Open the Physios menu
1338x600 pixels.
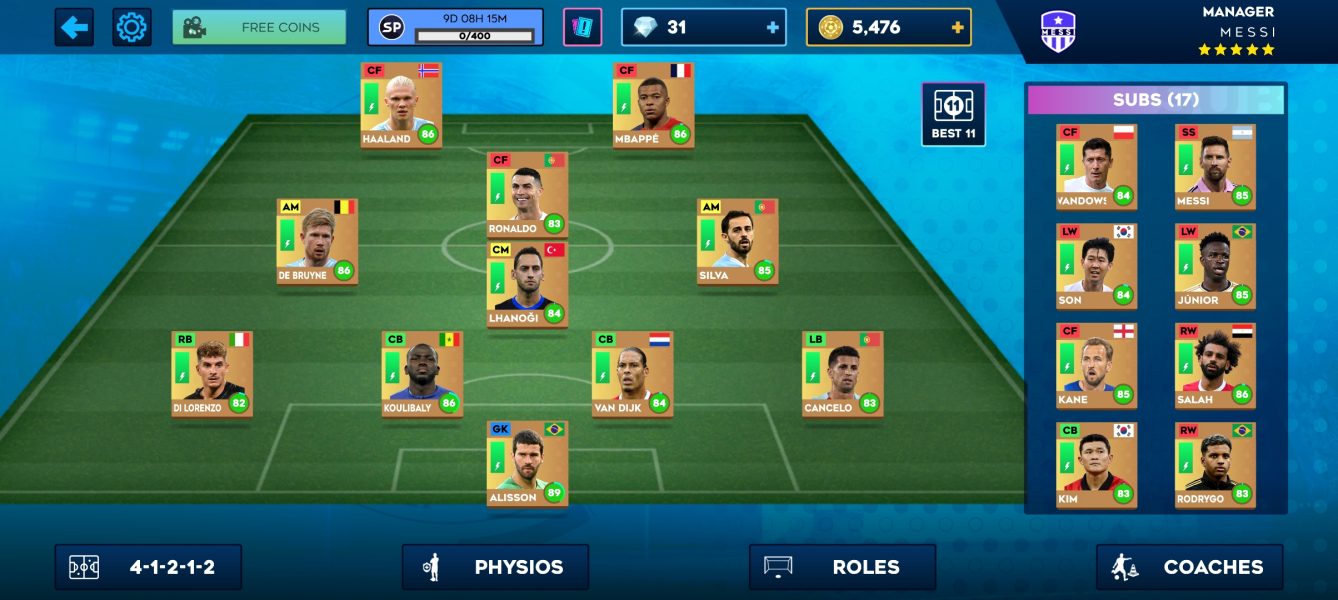point(495,567)
